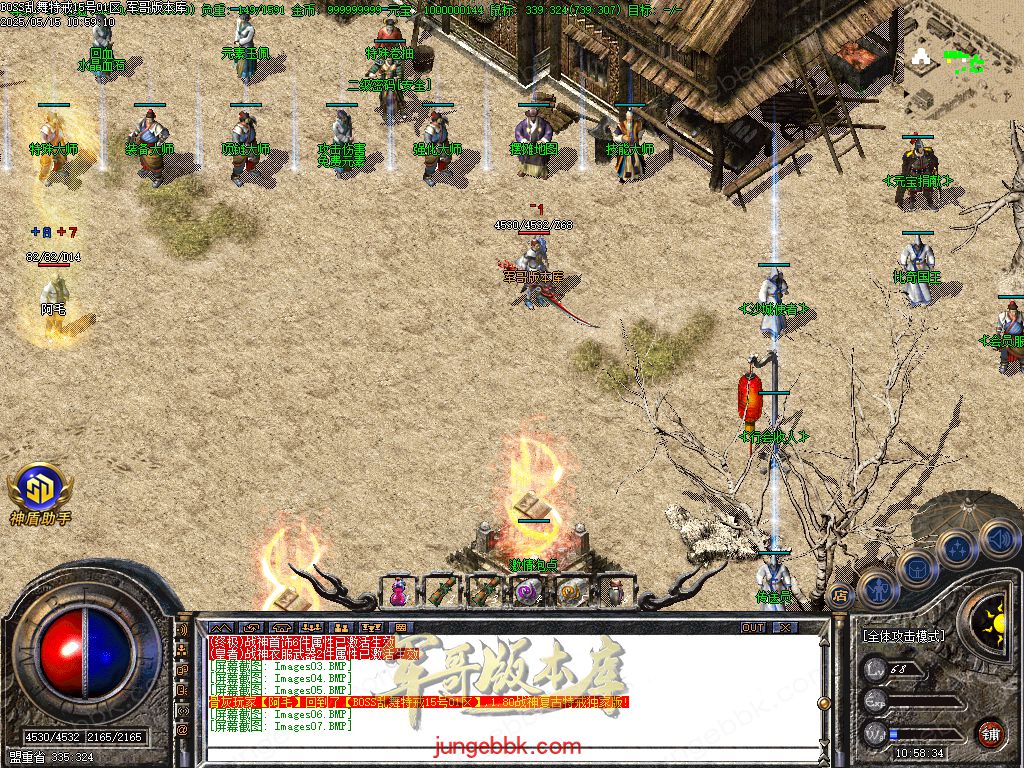The image size is (1024, 768).
Task: Open the red 铺 stall button
Action: 990,733
